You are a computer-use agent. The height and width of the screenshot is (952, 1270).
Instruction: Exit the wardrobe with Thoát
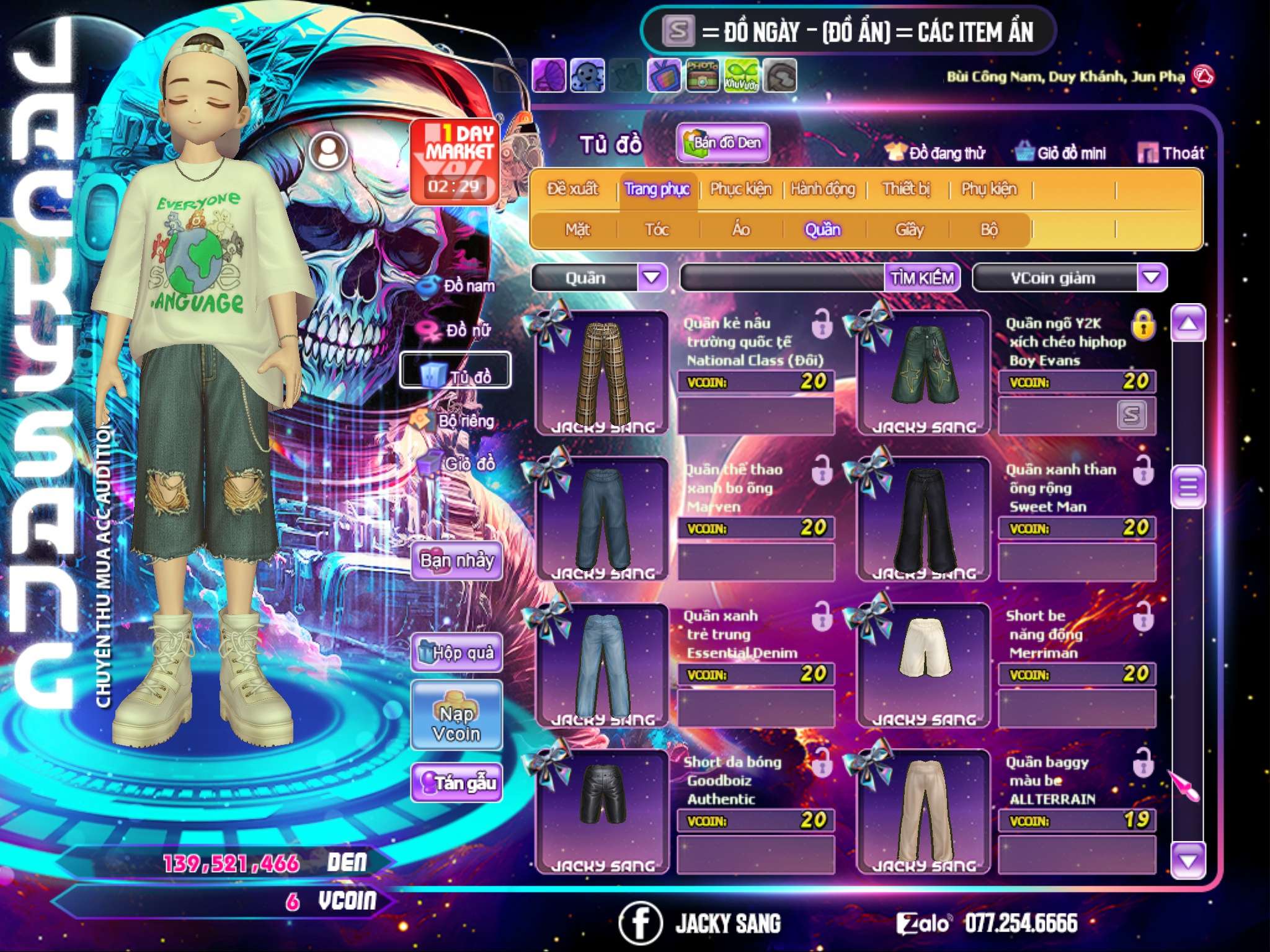[x=1171, y=153]
